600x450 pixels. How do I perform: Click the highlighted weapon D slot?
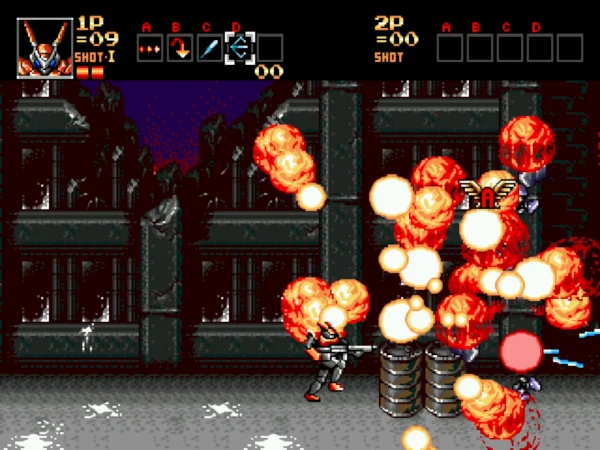pos(239,47)
